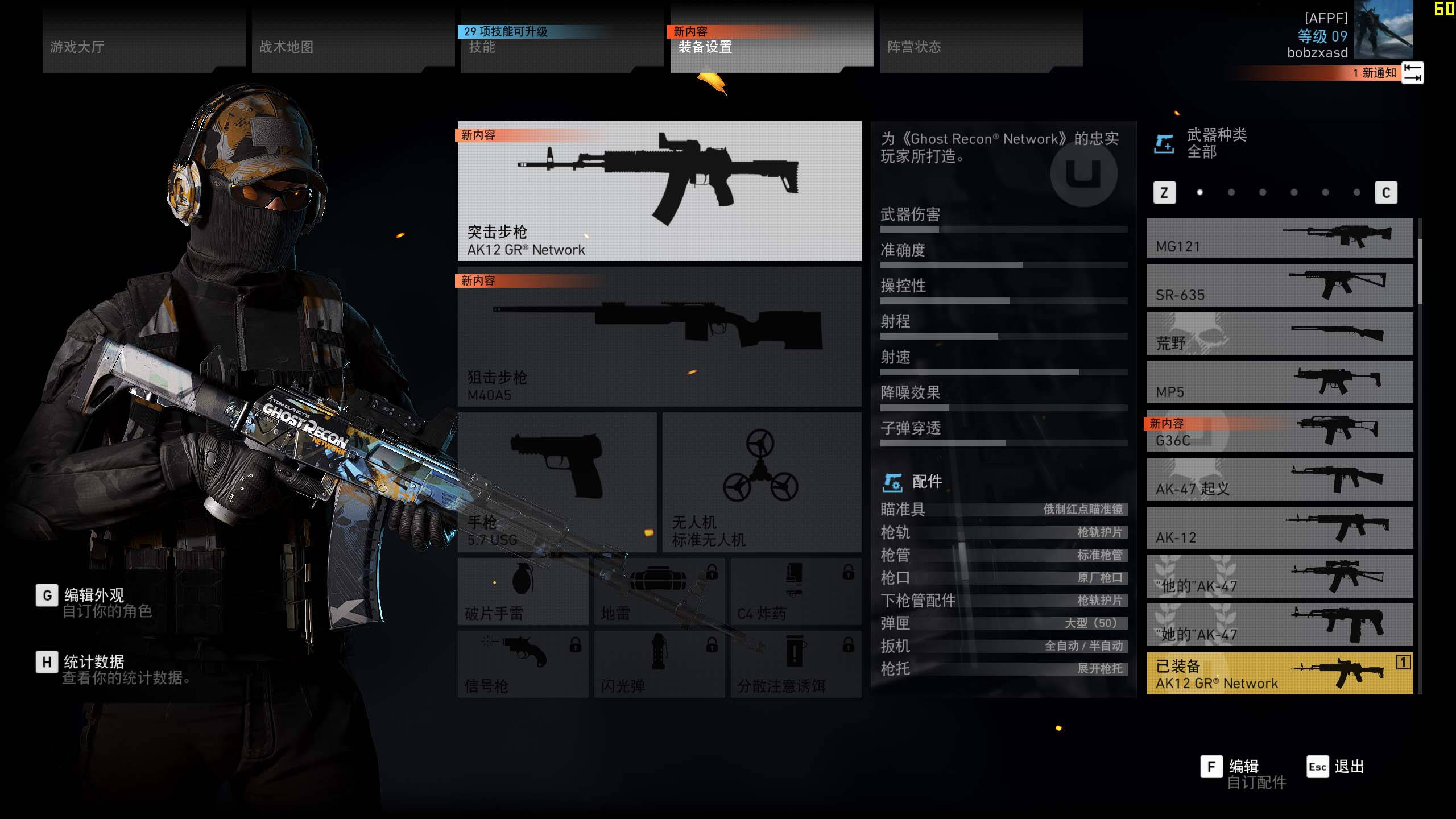Go to the 阵营状态 tab
The height and width of the screenshot is (819, 1456).
coord(981,41)
